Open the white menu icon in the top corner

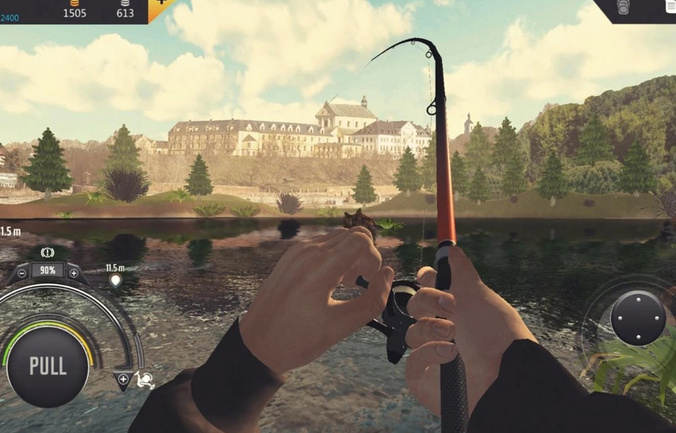coord(669,8)
